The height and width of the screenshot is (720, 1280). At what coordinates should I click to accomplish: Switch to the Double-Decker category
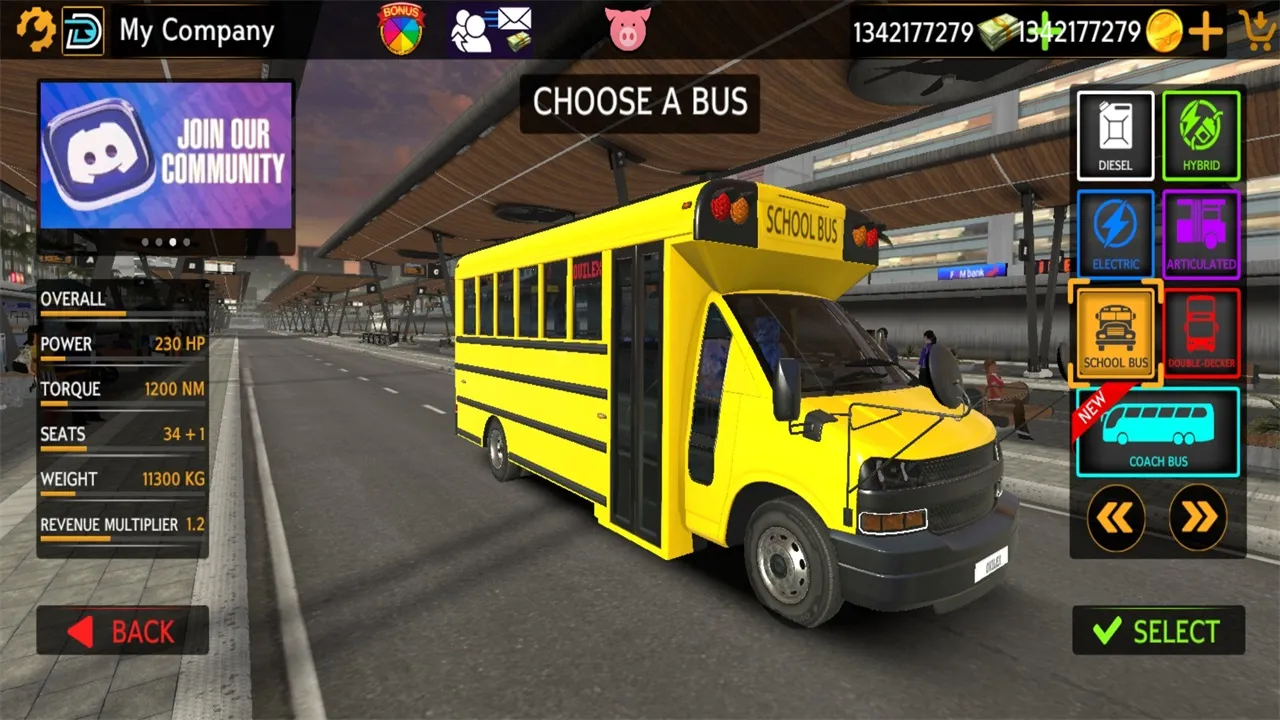click(1201, 333)
